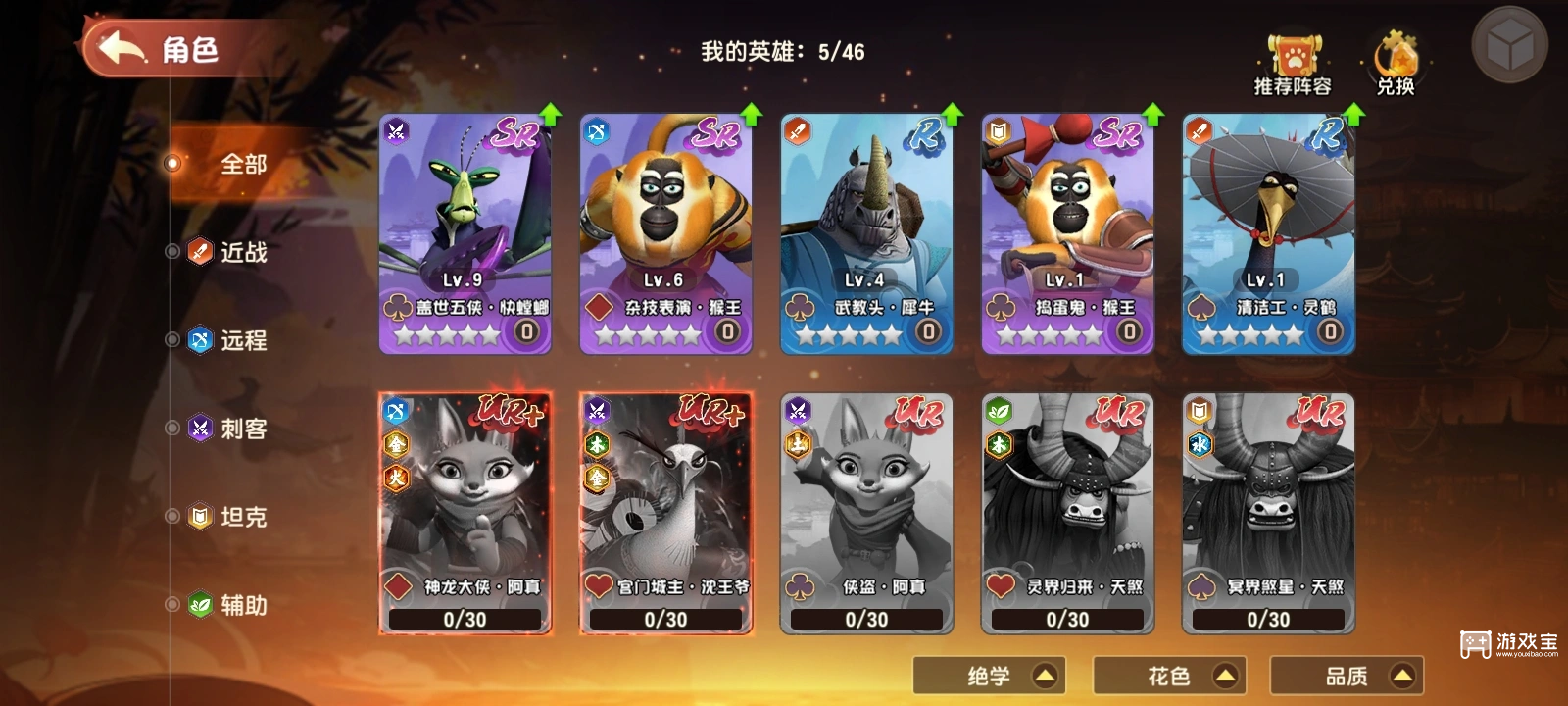Expand the 绝学 filter dropdown

tap(989, 676)
